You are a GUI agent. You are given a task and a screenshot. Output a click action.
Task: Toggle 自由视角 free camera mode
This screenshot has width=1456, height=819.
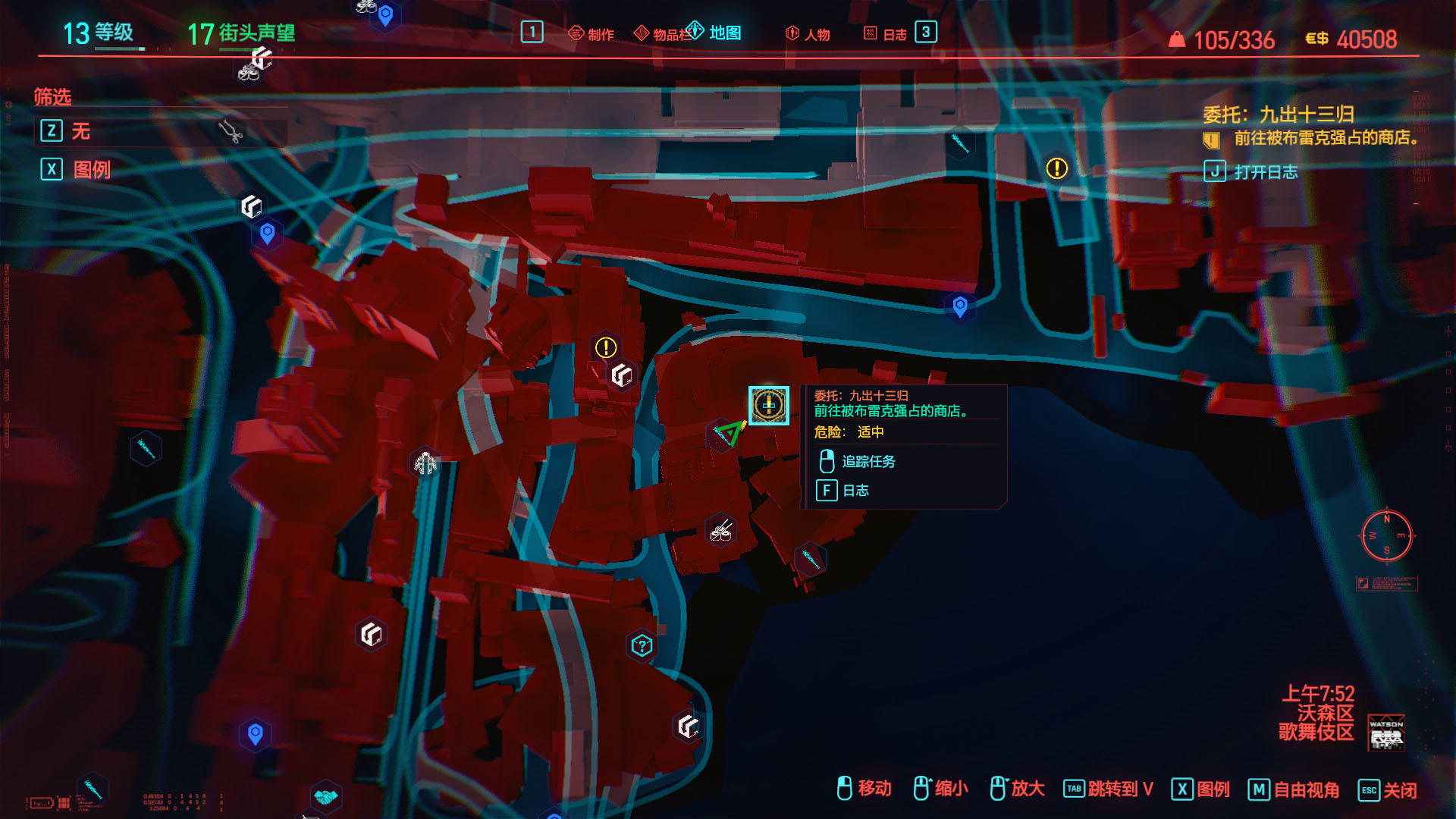pos(1305,789)
